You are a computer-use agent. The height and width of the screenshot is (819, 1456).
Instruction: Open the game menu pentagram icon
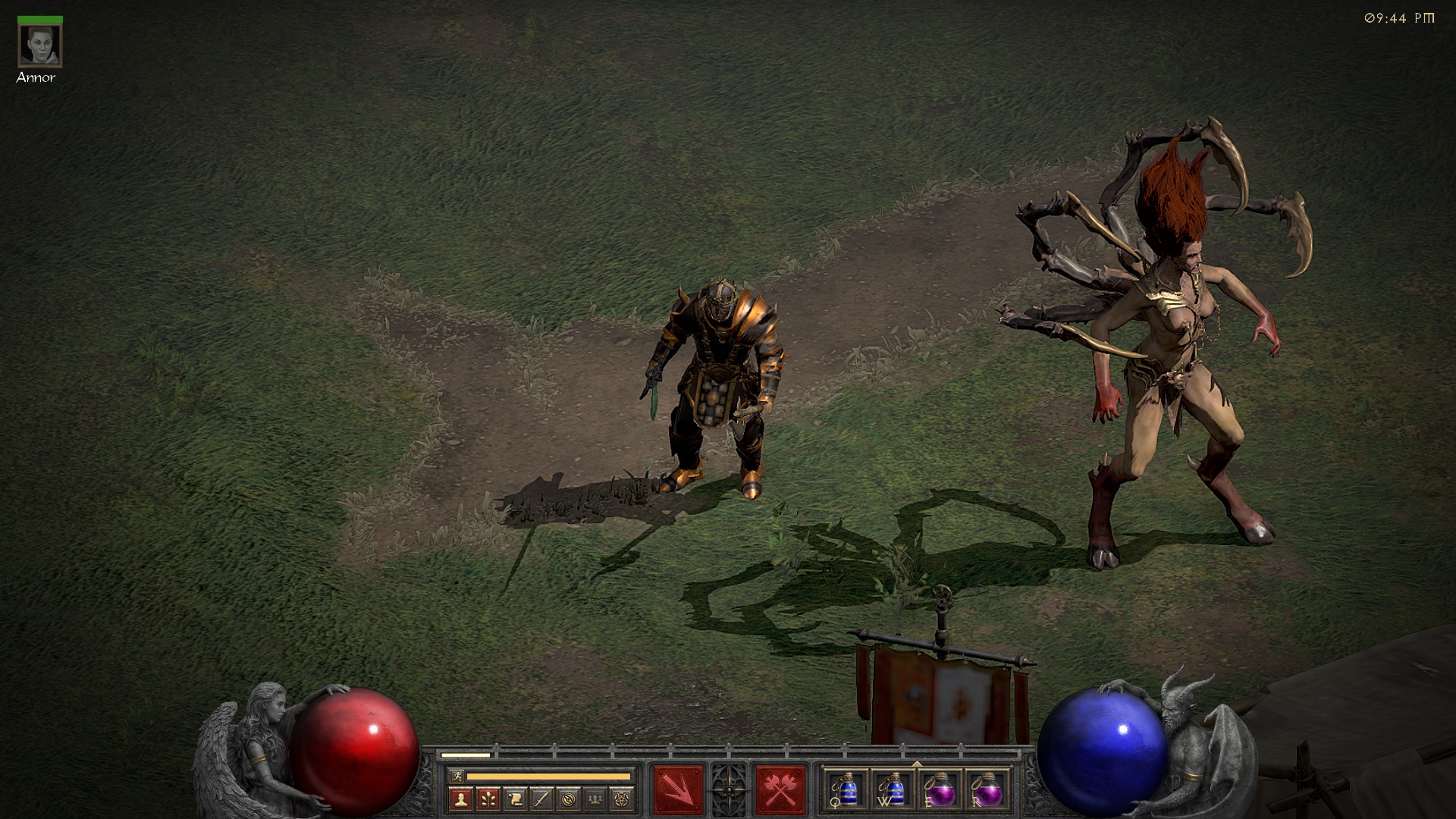[623, 798]
